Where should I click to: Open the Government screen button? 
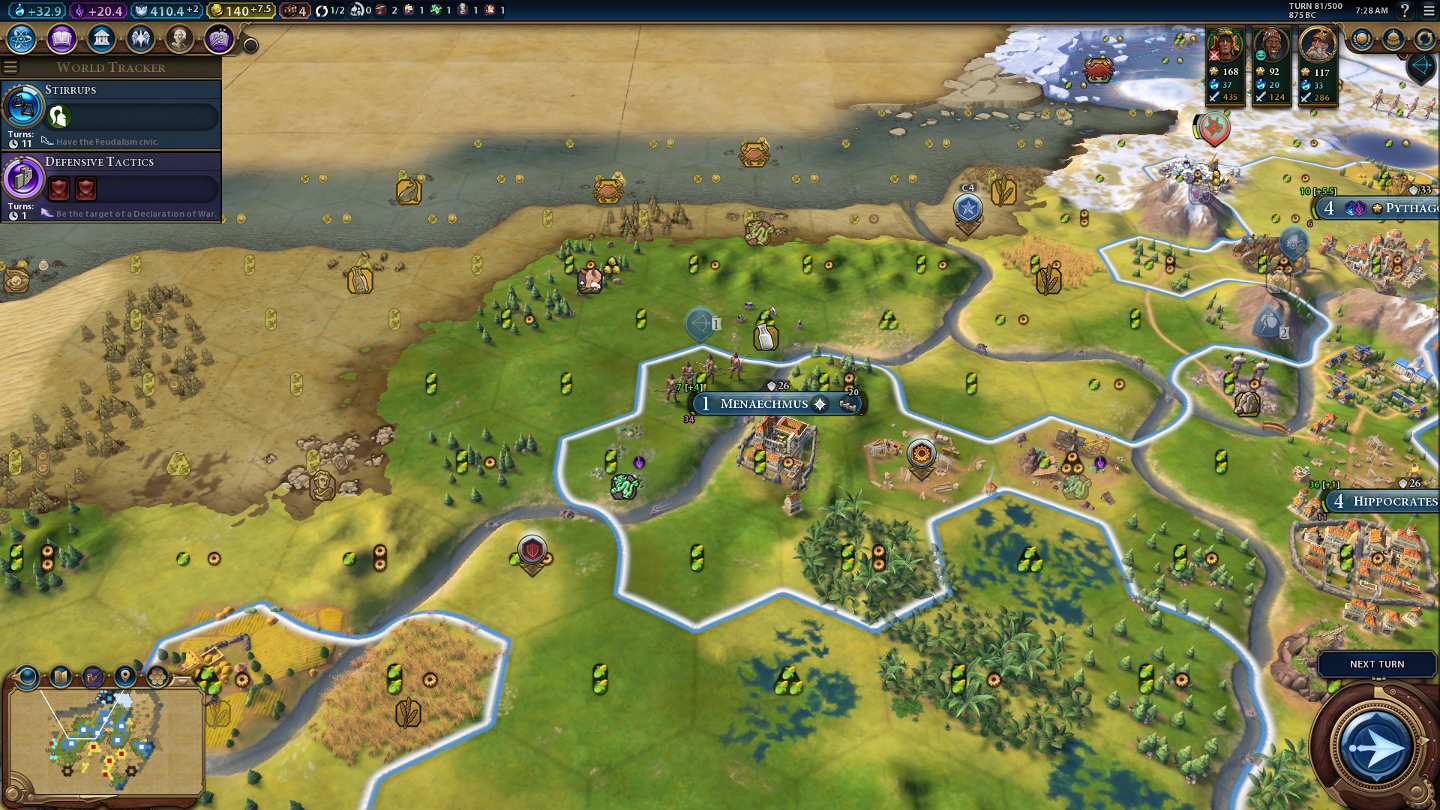point(101,39)
